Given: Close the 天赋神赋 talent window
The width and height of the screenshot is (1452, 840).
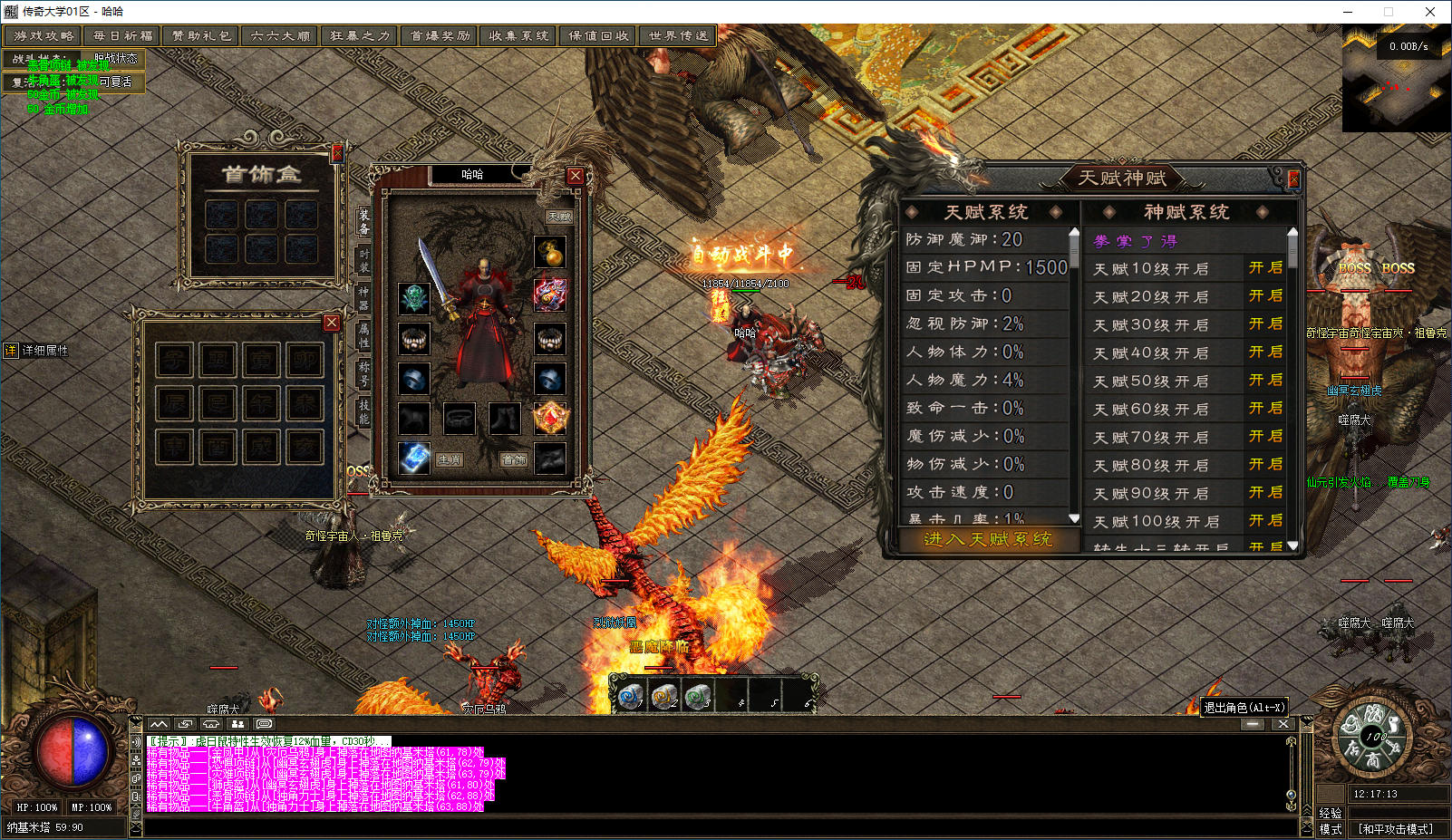Looking at the screenshot, I should pyautogui.click(x=1293, y=179).
